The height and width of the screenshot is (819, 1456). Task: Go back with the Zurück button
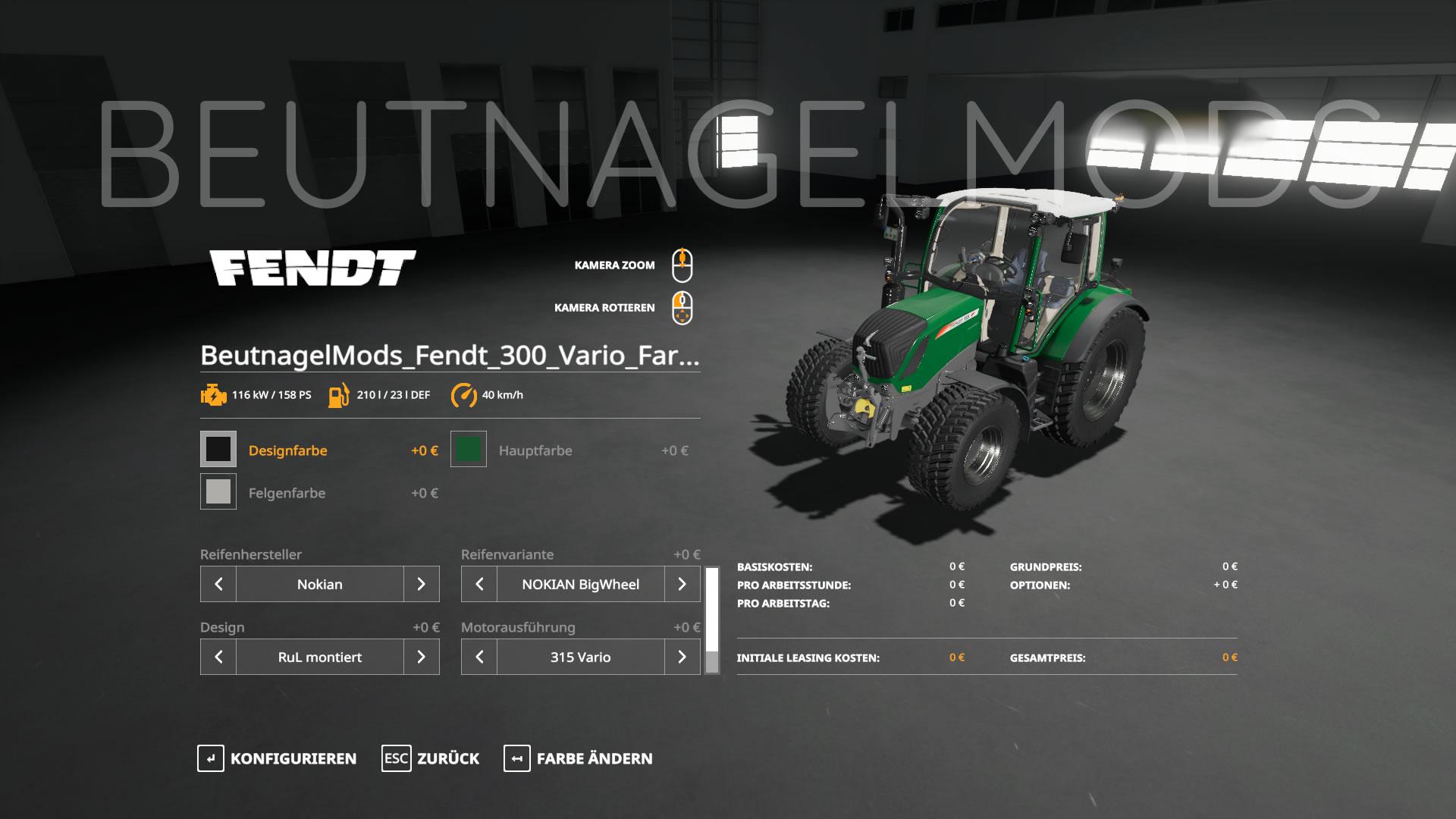[x=431, y=758]
